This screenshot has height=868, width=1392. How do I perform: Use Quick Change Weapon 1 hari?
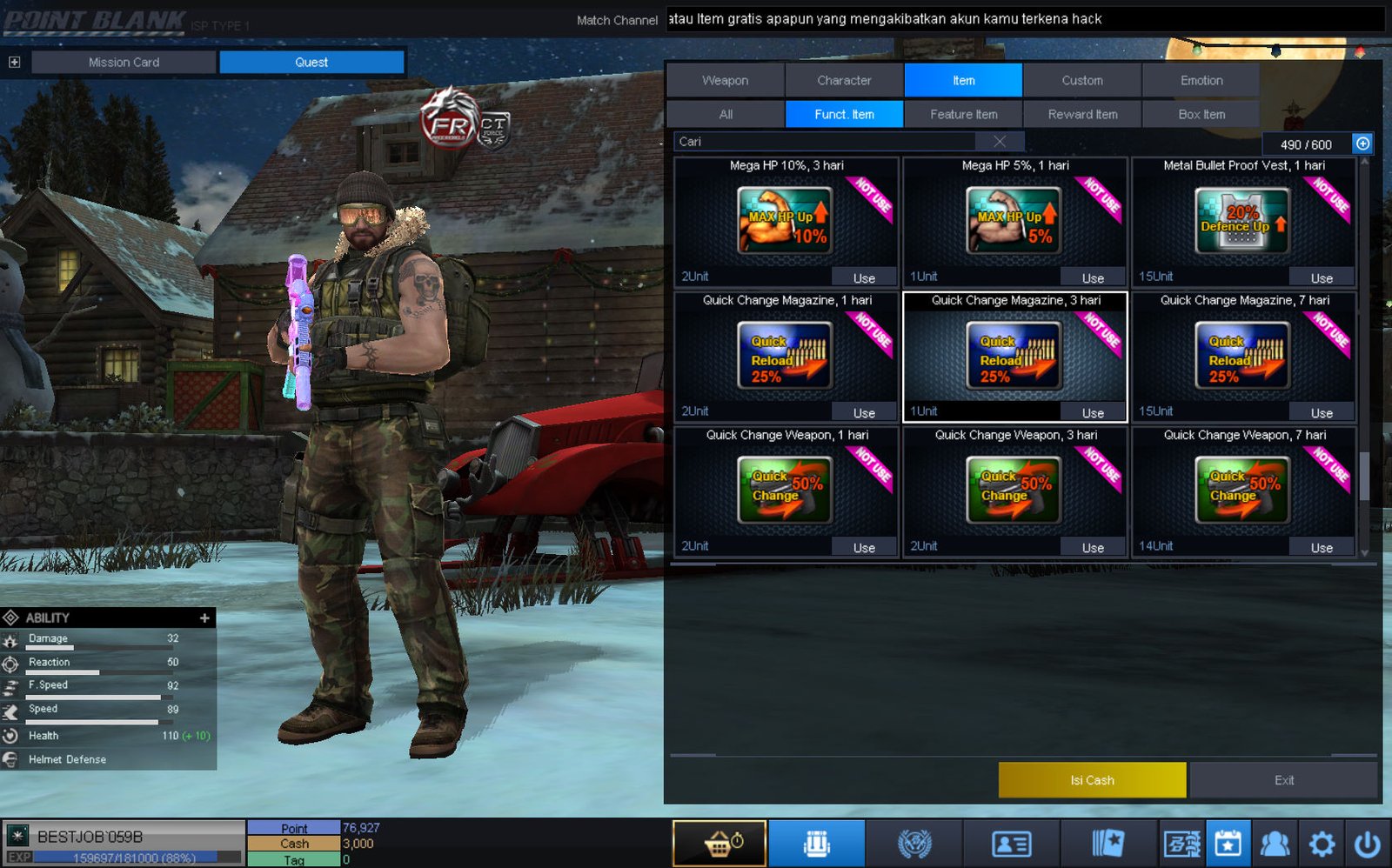pyautogui.click(x=863, y=548)
